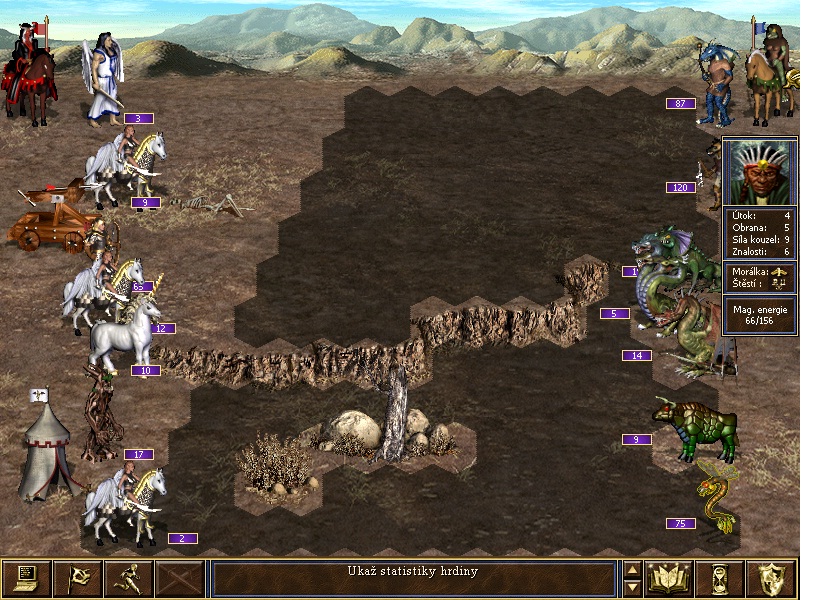Retreat with the running man button

point(128,578)
